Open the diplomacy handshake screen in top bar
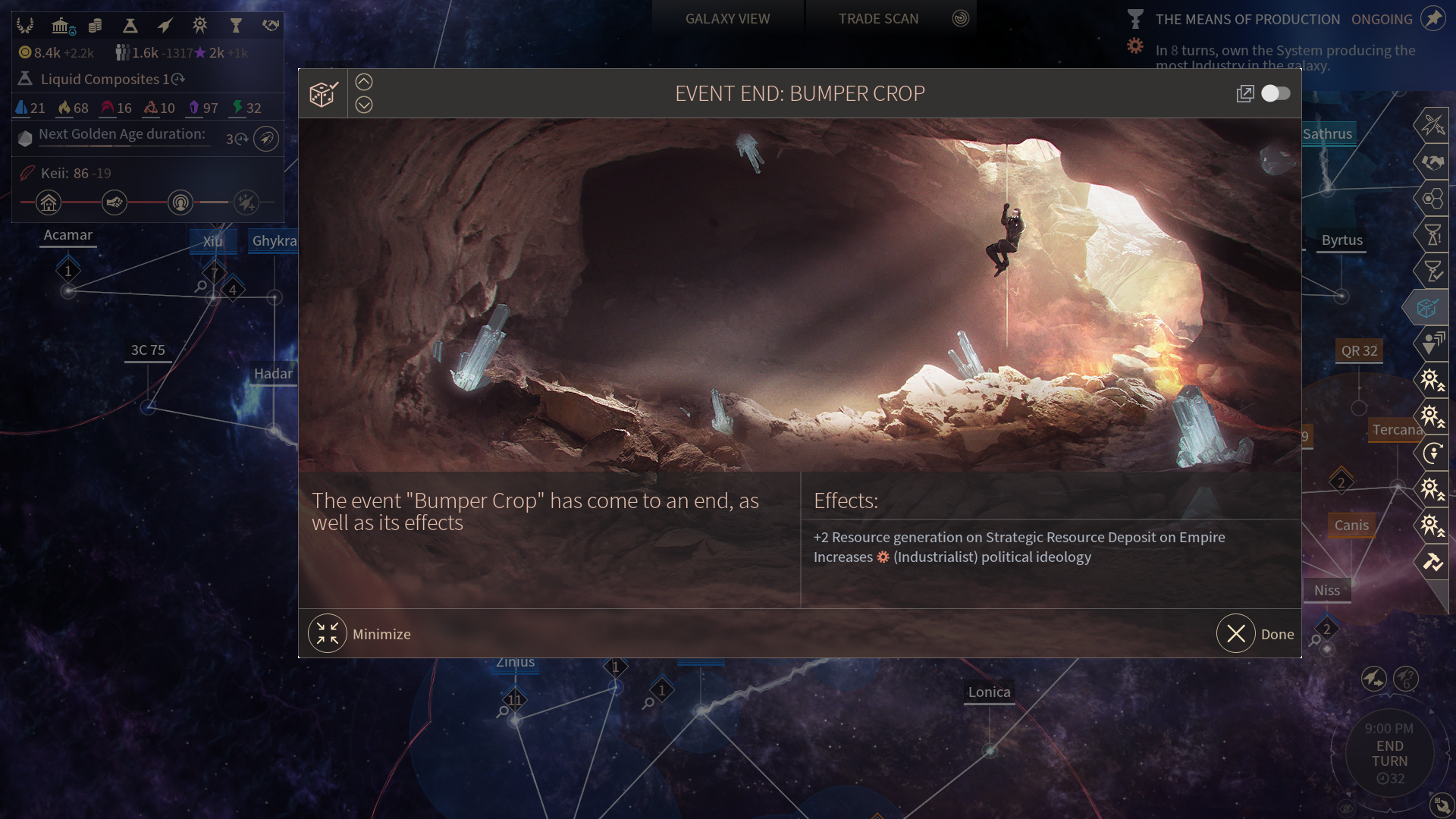 point(271,26)
